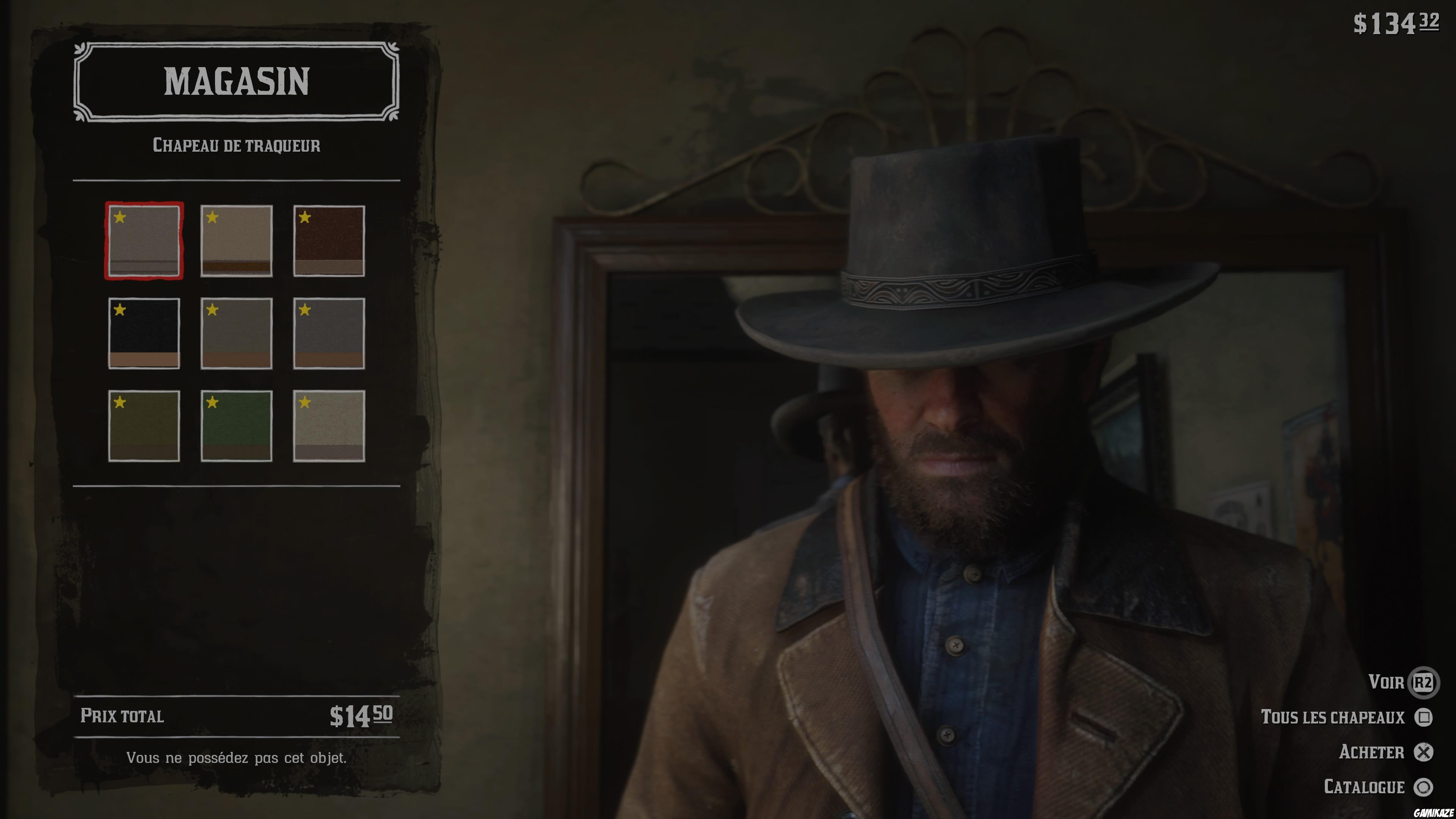Select the olive hat color swatch
This screenshot has width=1456, height=819.
tap(144, 427)
